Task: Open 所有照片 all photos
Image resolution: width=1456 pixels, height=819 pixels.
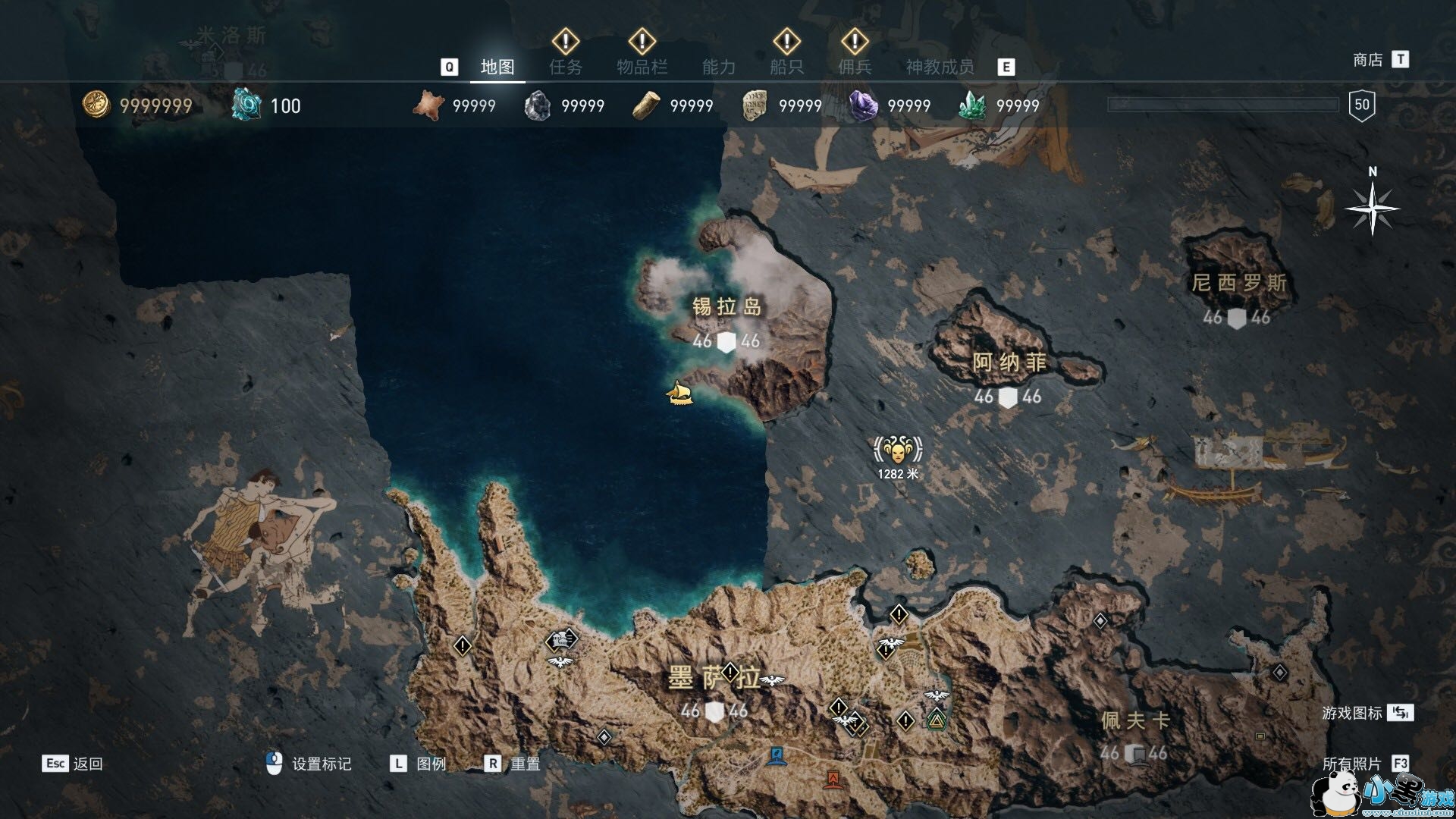Action: pyautogui.click(x=1352, y=764)
